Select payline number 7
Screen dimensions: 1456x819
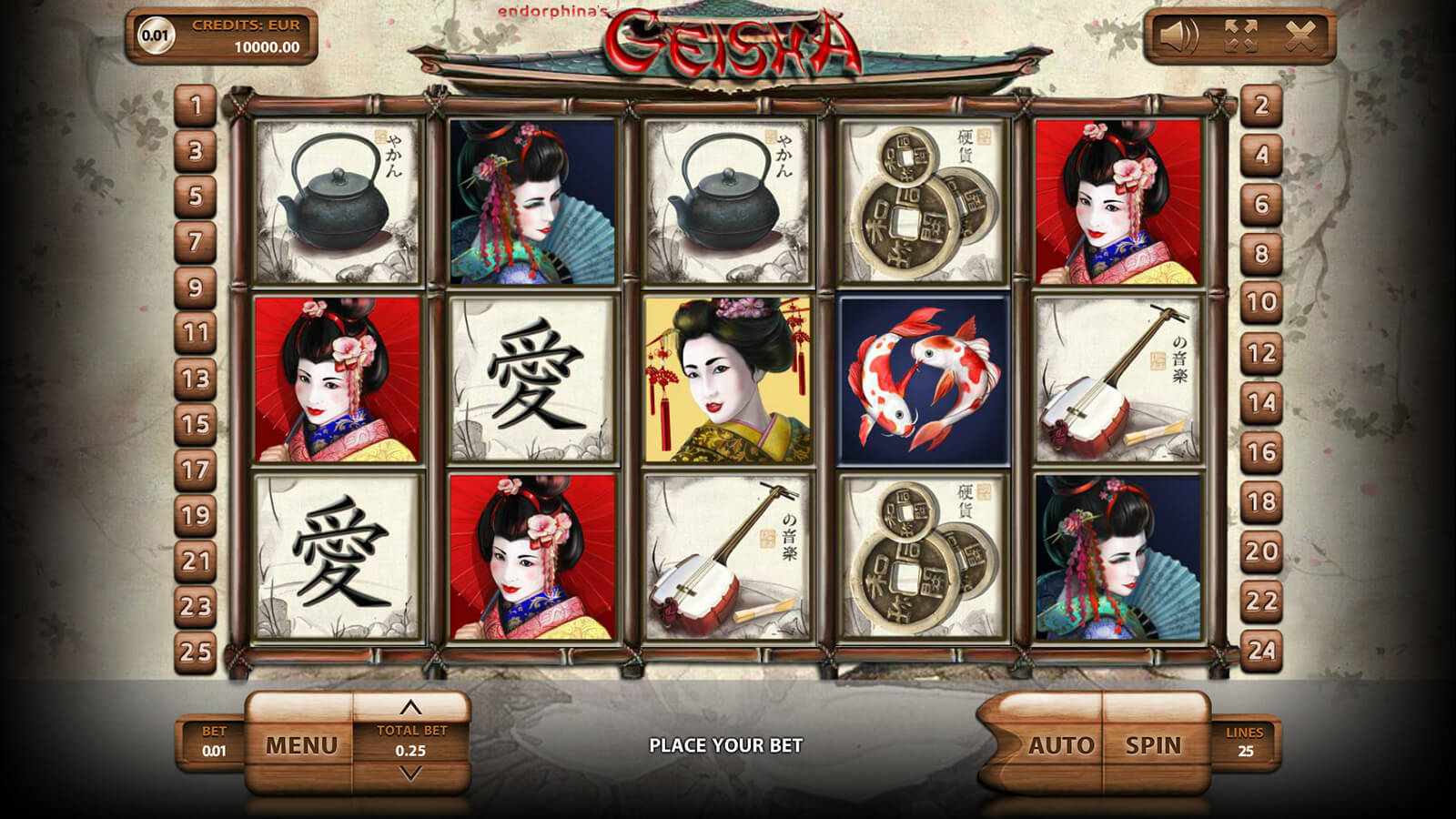click(196, 242)
